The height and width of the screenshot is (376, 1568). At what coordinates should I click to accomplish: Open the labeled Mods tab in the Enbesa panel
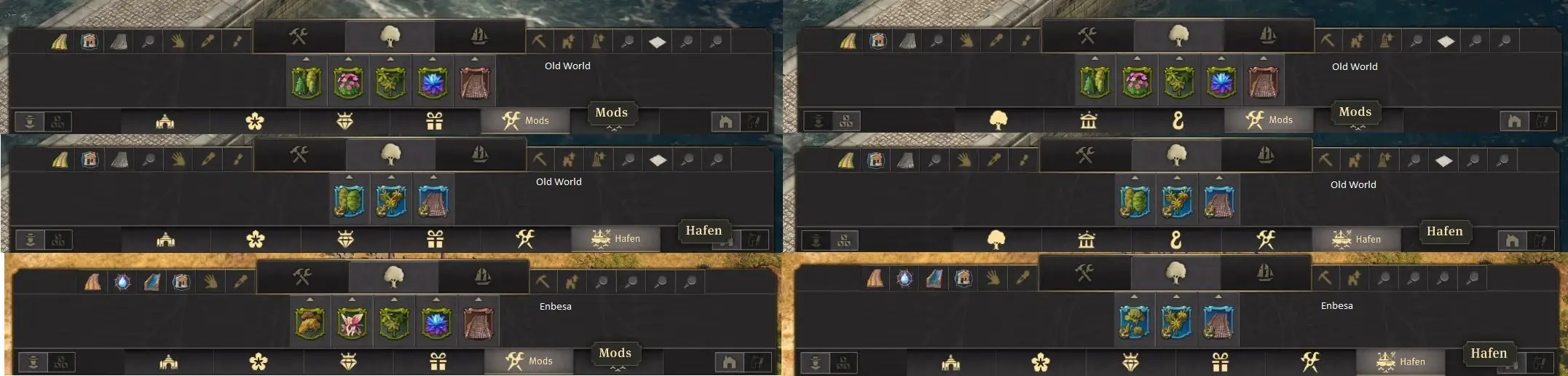tap(529, 361)
